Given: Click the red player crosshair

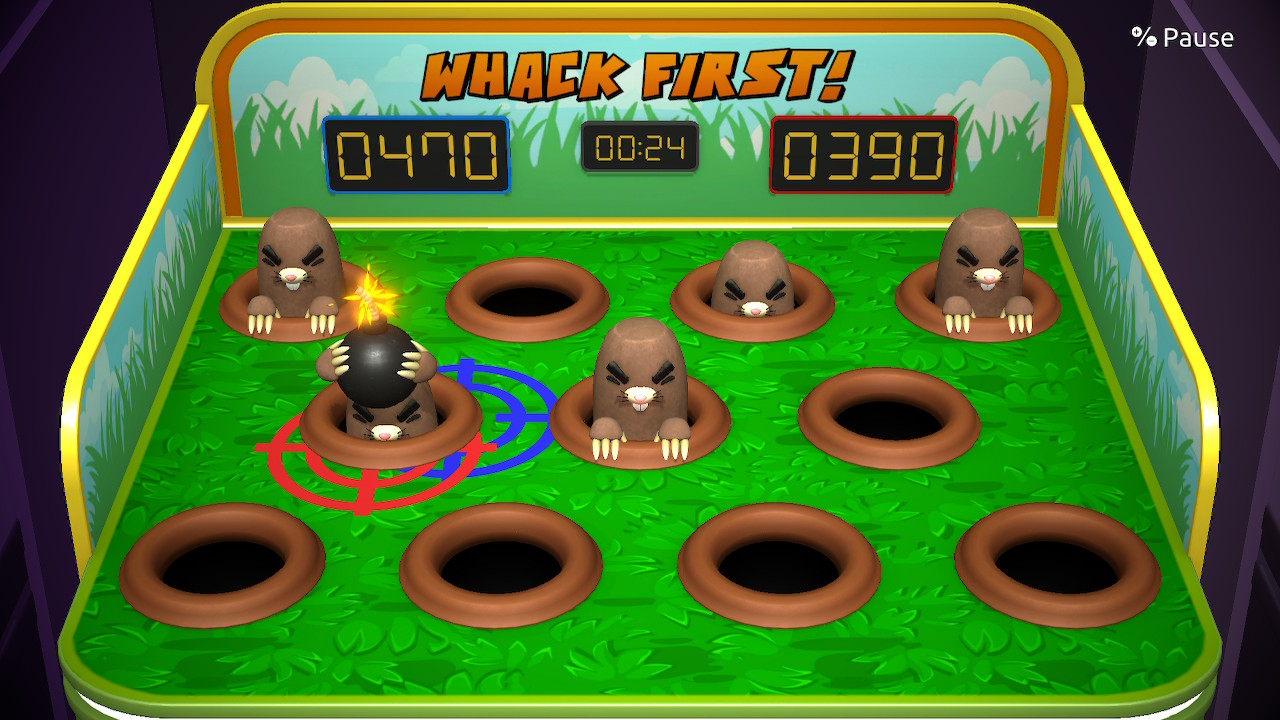Looking at the screenshot, I should coord(365,450).
